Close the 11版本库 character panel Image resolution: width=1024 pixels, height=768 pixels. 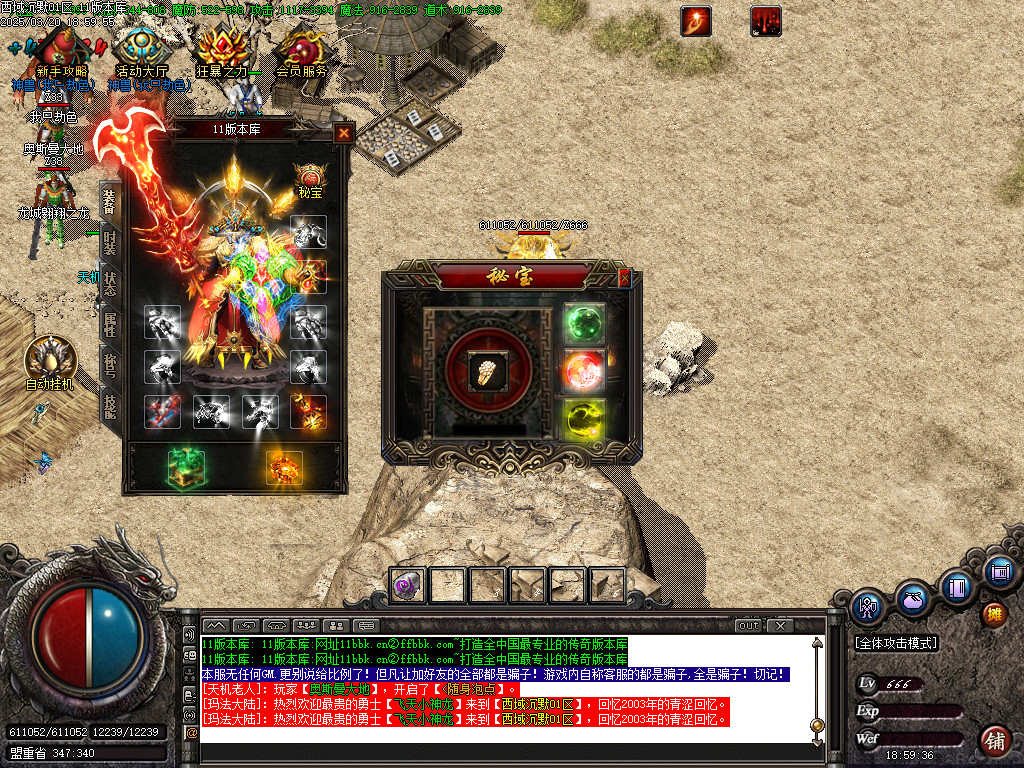(x=344, y=132)
